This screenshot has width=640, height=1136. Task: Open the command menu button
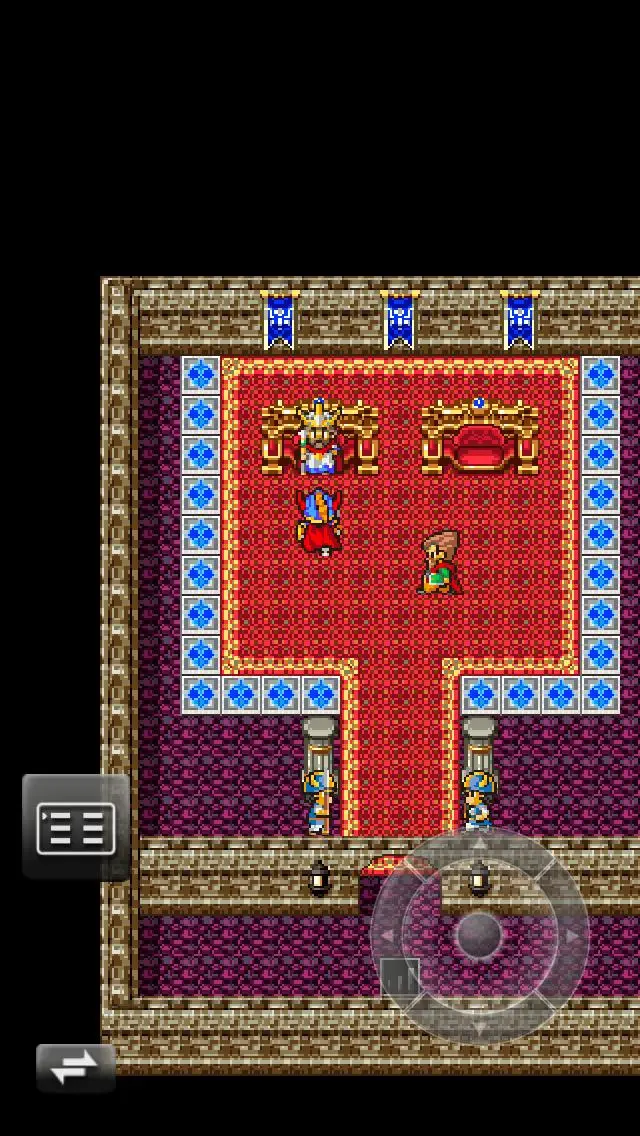click(76, 828)
